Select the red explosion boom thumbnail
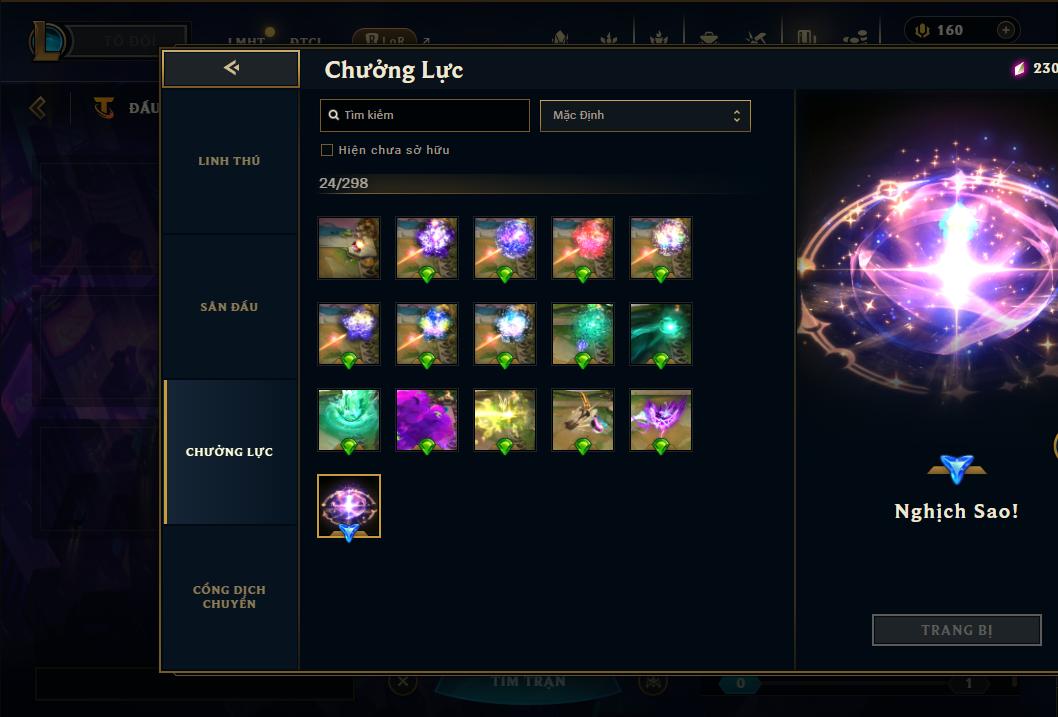 583,247
